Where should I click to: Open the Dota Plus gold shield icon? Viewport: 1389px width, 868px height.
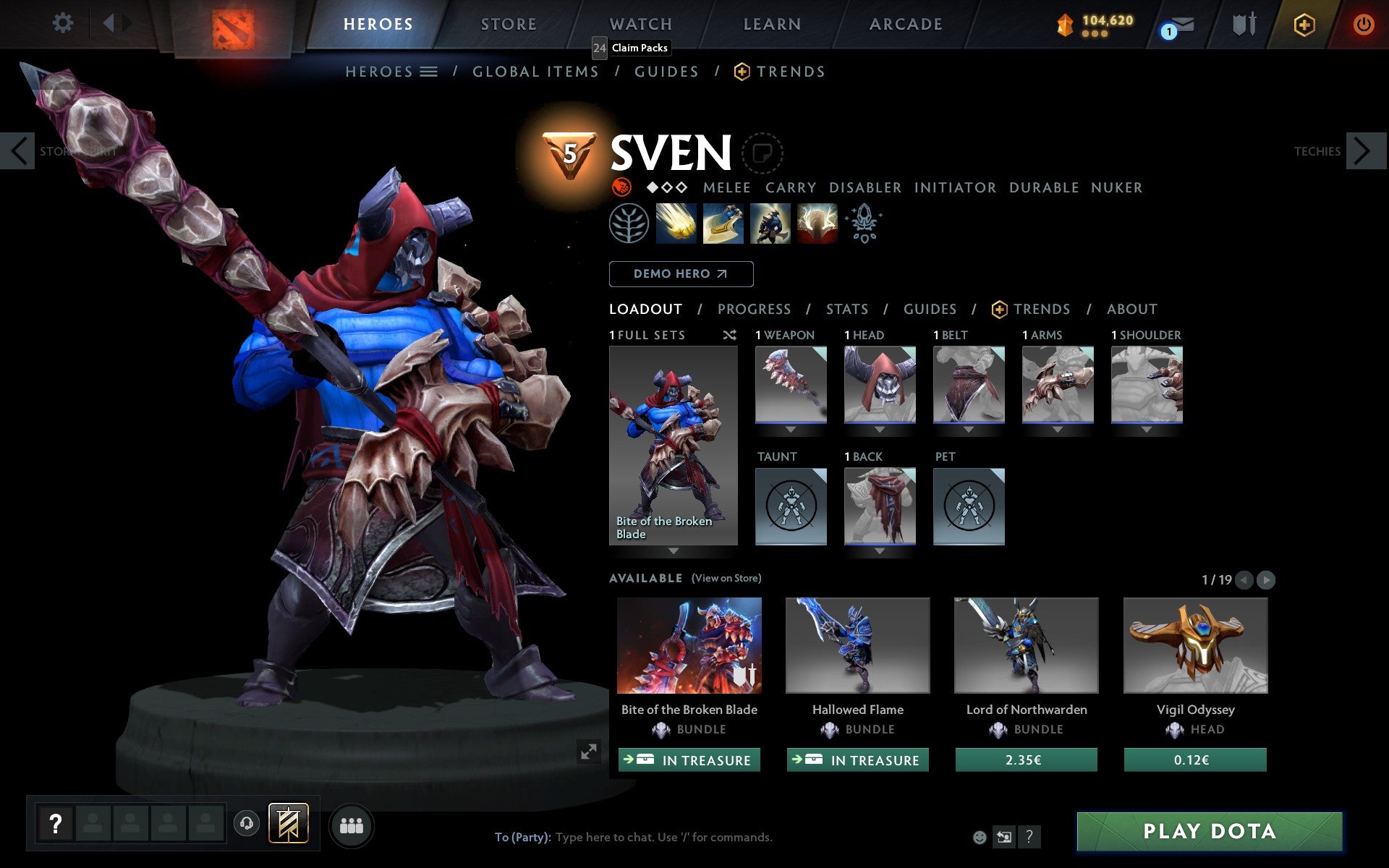coord(1302,24)
